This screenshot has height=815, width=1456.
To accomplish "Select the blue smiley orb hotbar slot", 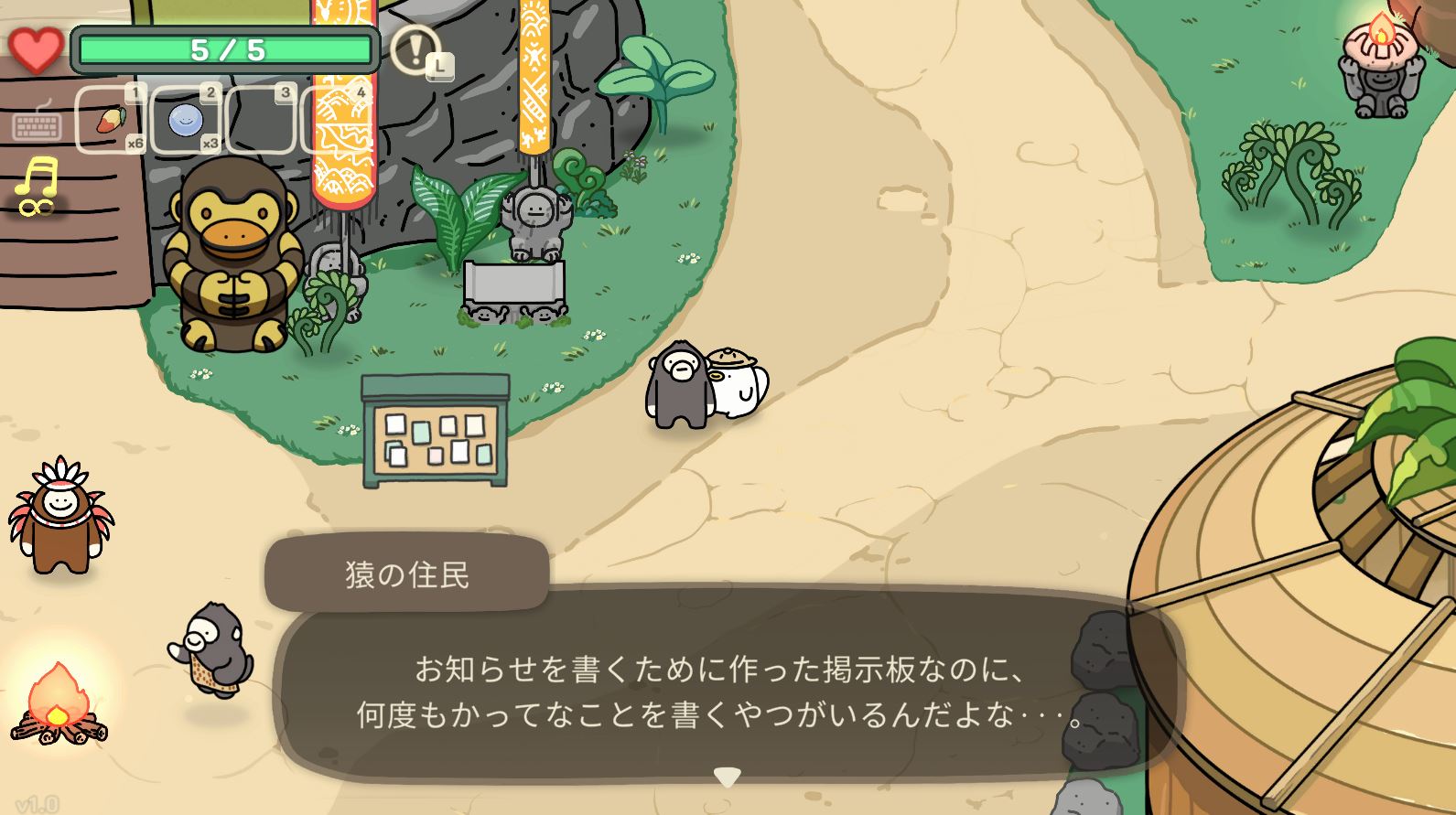I will (186, 120).
